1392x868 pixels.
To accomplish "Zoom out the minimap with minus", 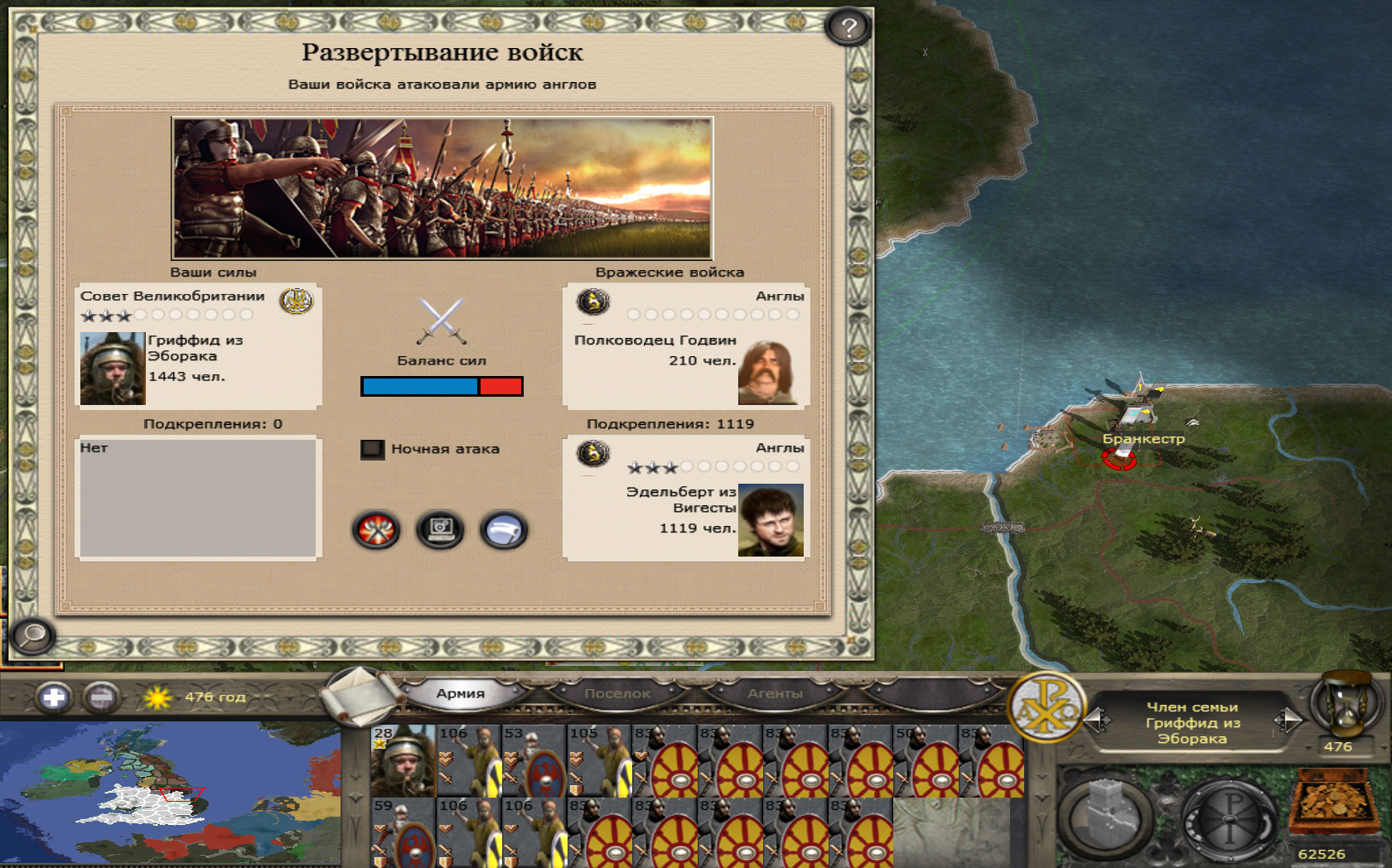I will [x=101, y=697].
